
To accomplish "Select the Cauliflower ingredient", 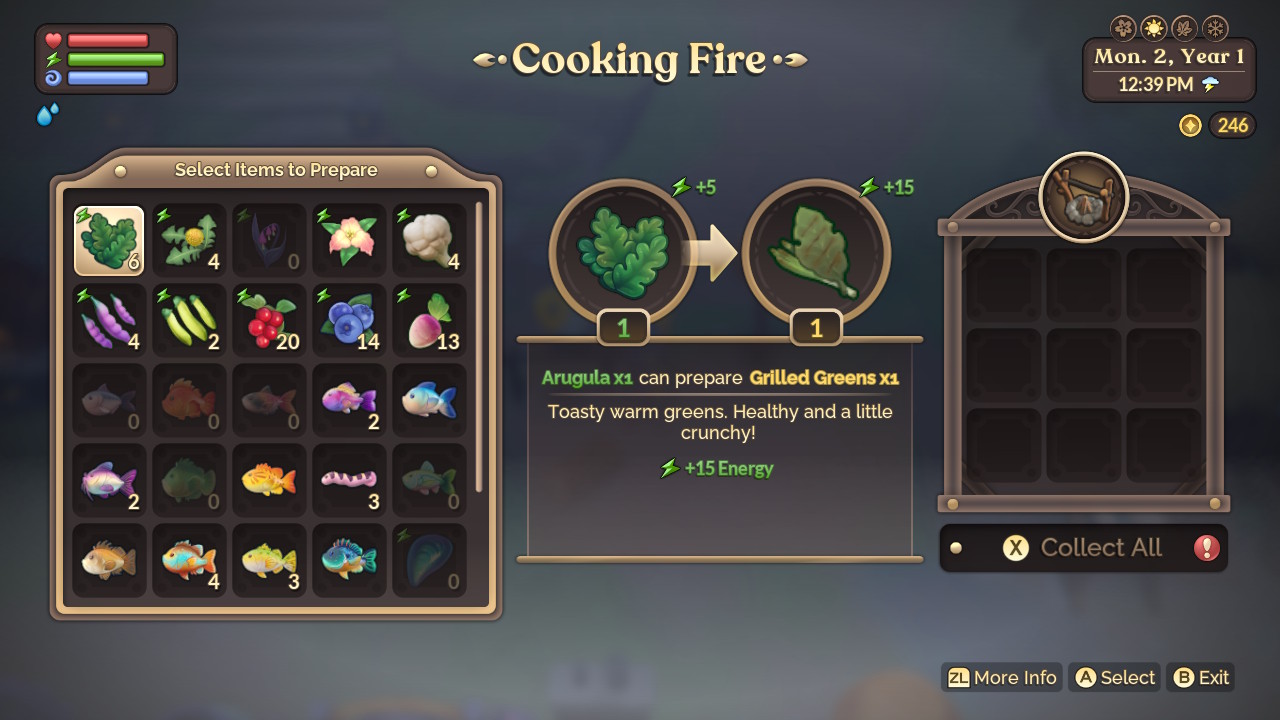I will (428, 240).
